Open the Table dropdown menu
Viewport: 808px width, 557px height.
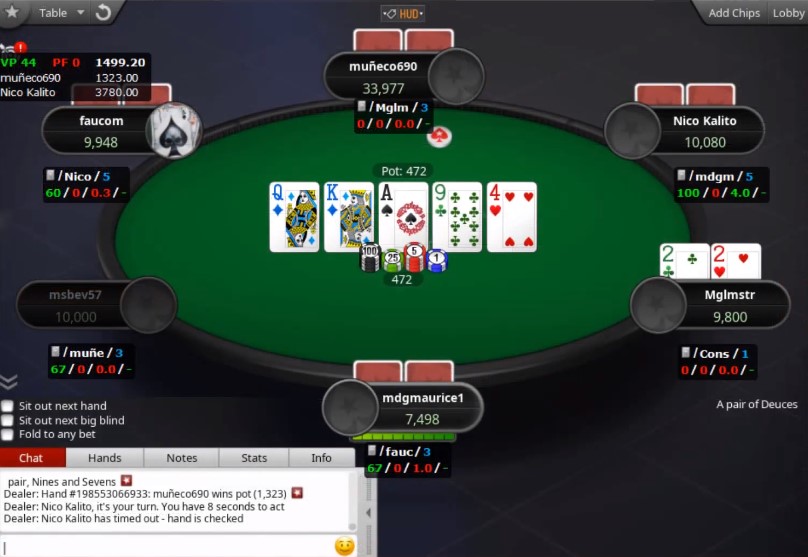(x=58, y=13)
